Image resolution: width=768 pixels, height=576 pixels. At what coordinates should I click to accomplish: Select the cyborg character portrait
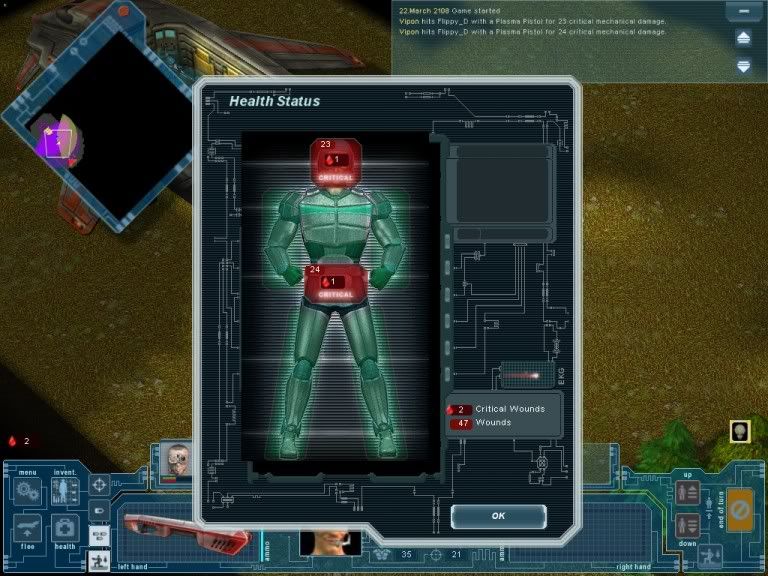177,460
